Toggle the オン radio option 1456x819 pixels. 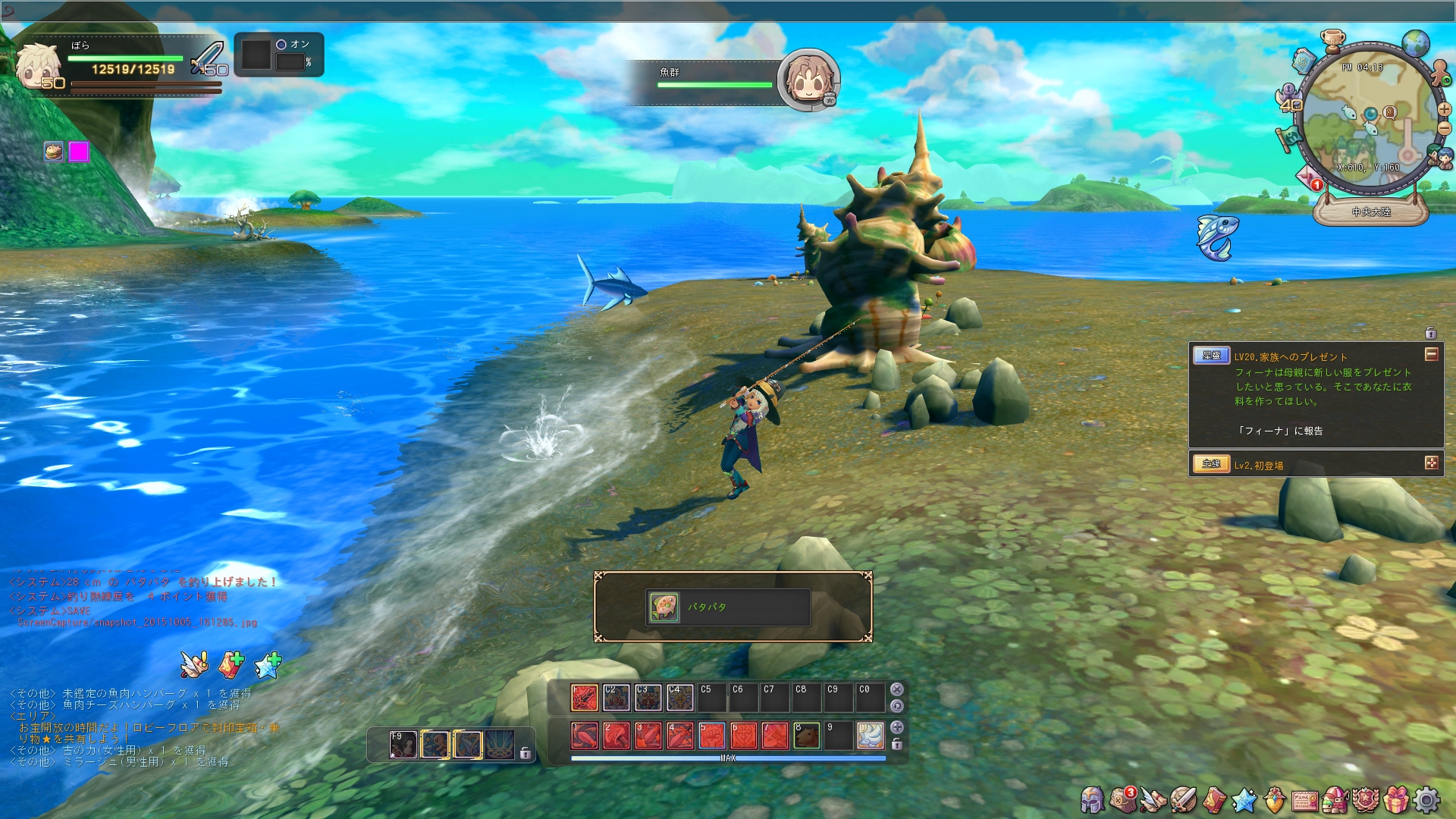(281, 45)
